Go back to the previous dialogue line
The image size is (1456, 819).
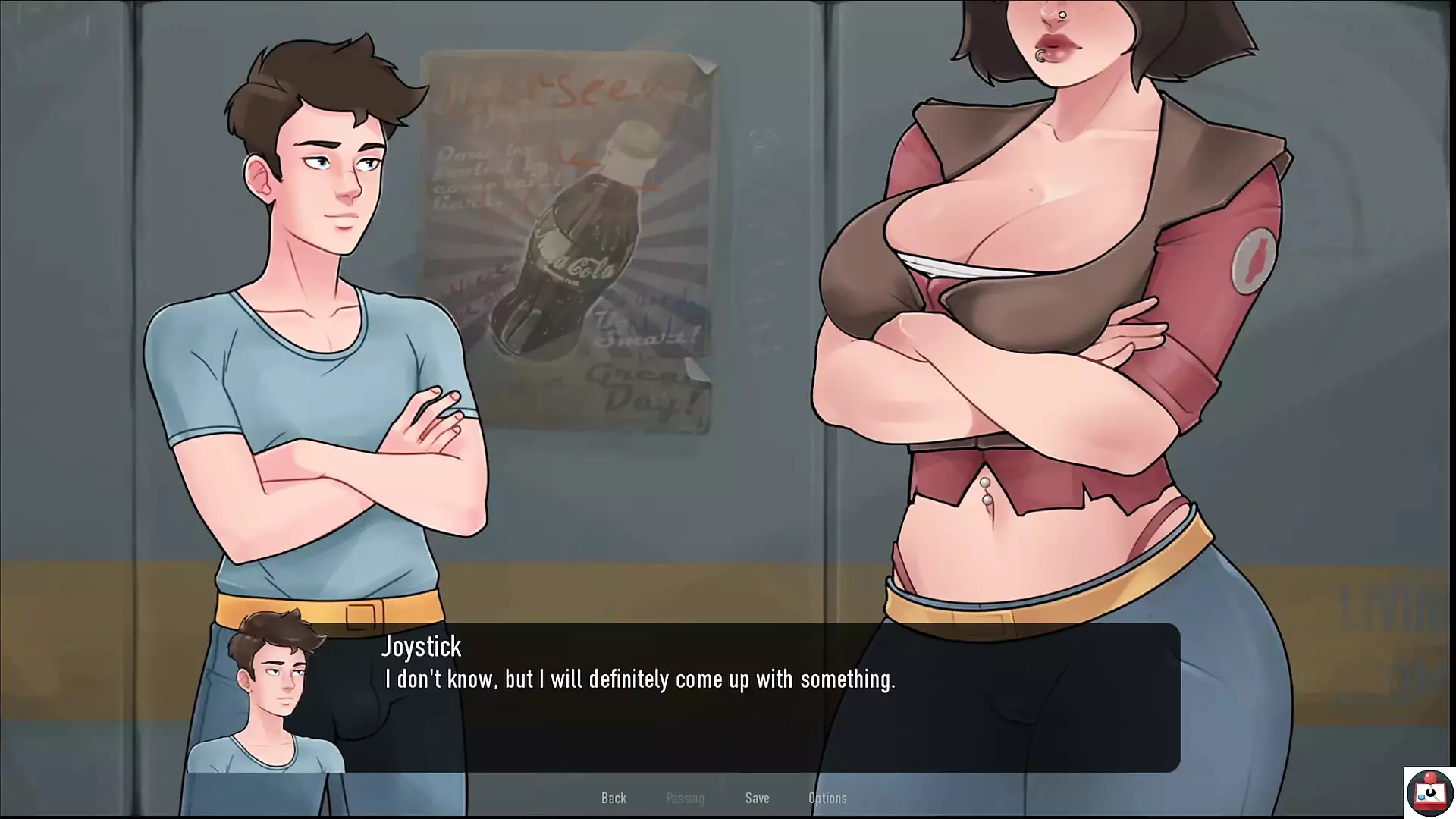613,798
